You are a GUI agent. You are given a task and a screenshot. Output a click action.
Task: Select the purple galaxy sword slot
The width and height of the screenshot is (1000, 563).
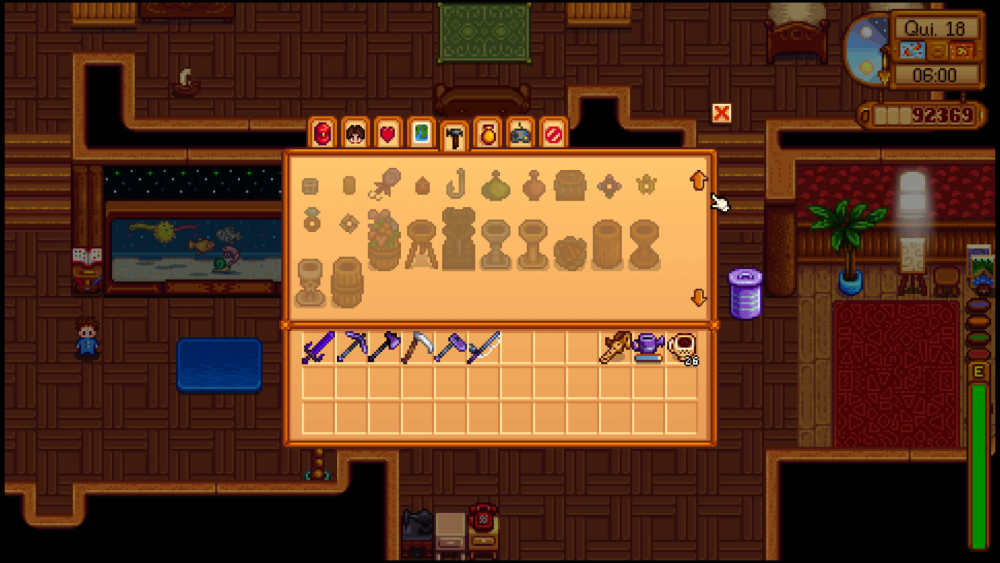coord(318,346)
